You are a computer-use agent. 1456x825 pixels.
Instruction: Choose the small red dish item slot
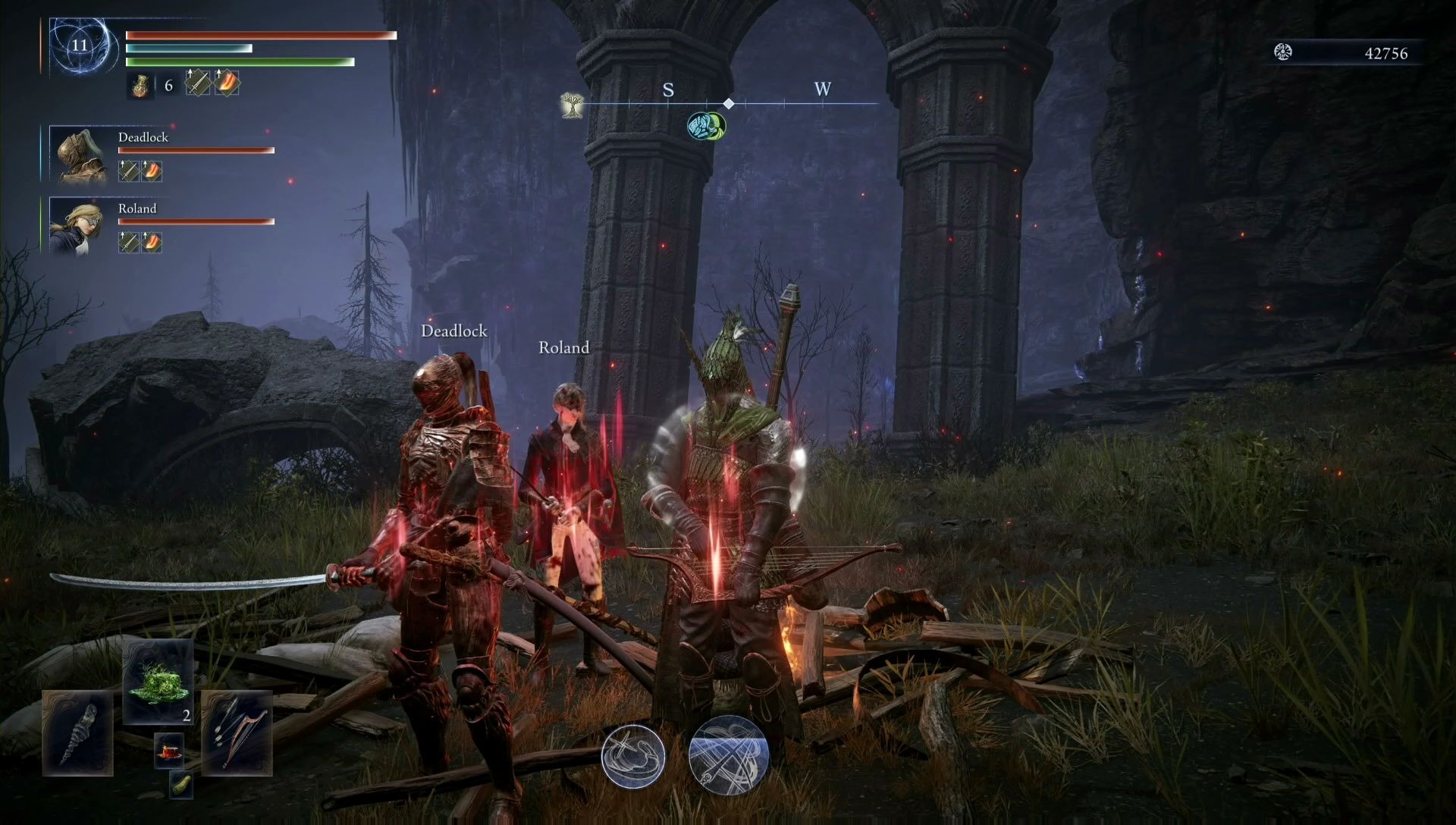click(x=169, y=750)
